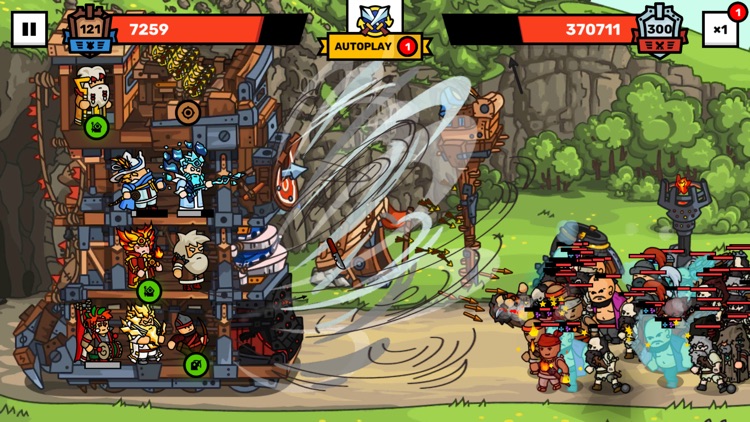
Task: Use green skill badge beneath the red ninja archer
Action: pyautogui.click(x=196, y=363)
